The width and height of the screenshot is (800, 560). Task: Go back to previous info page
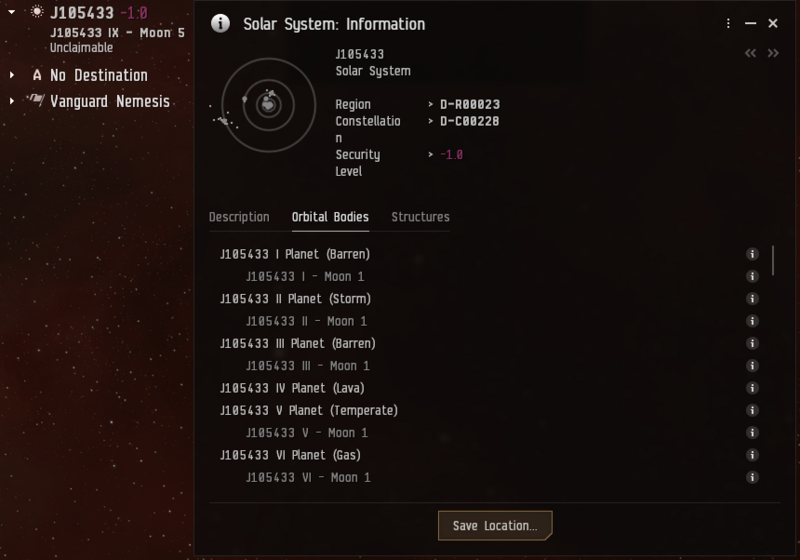point(750,54)
